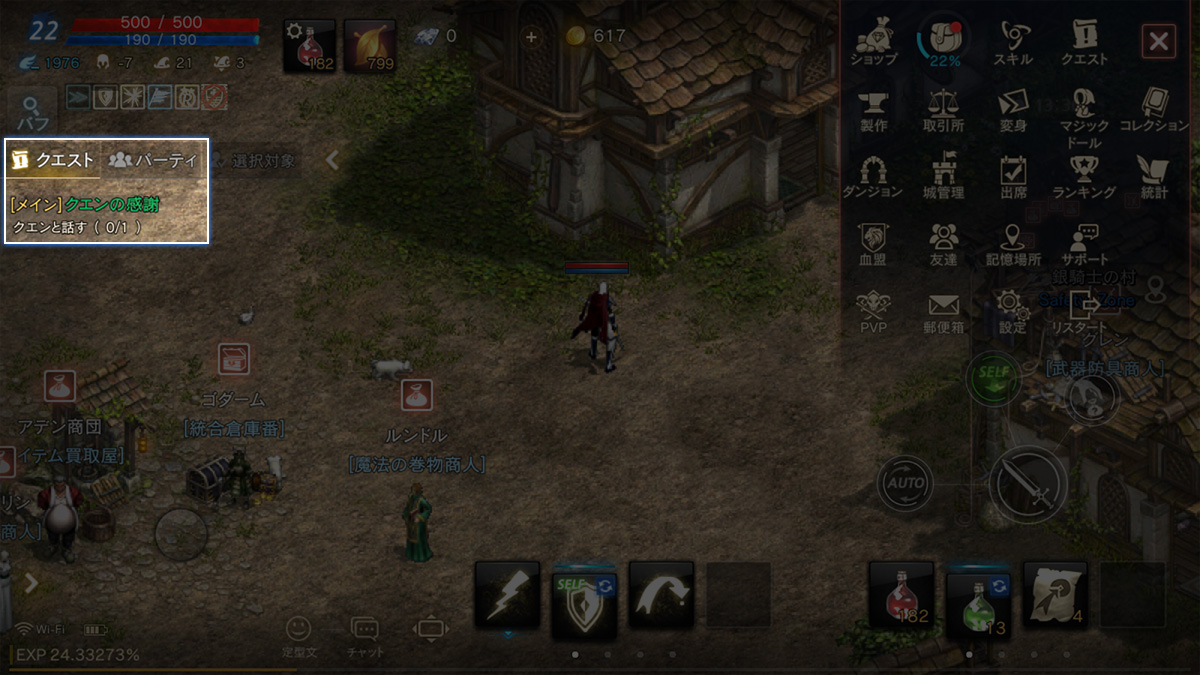Tap the sword attack button
The height and width of the screenshot is (675, 1200).
point(1028,486)
